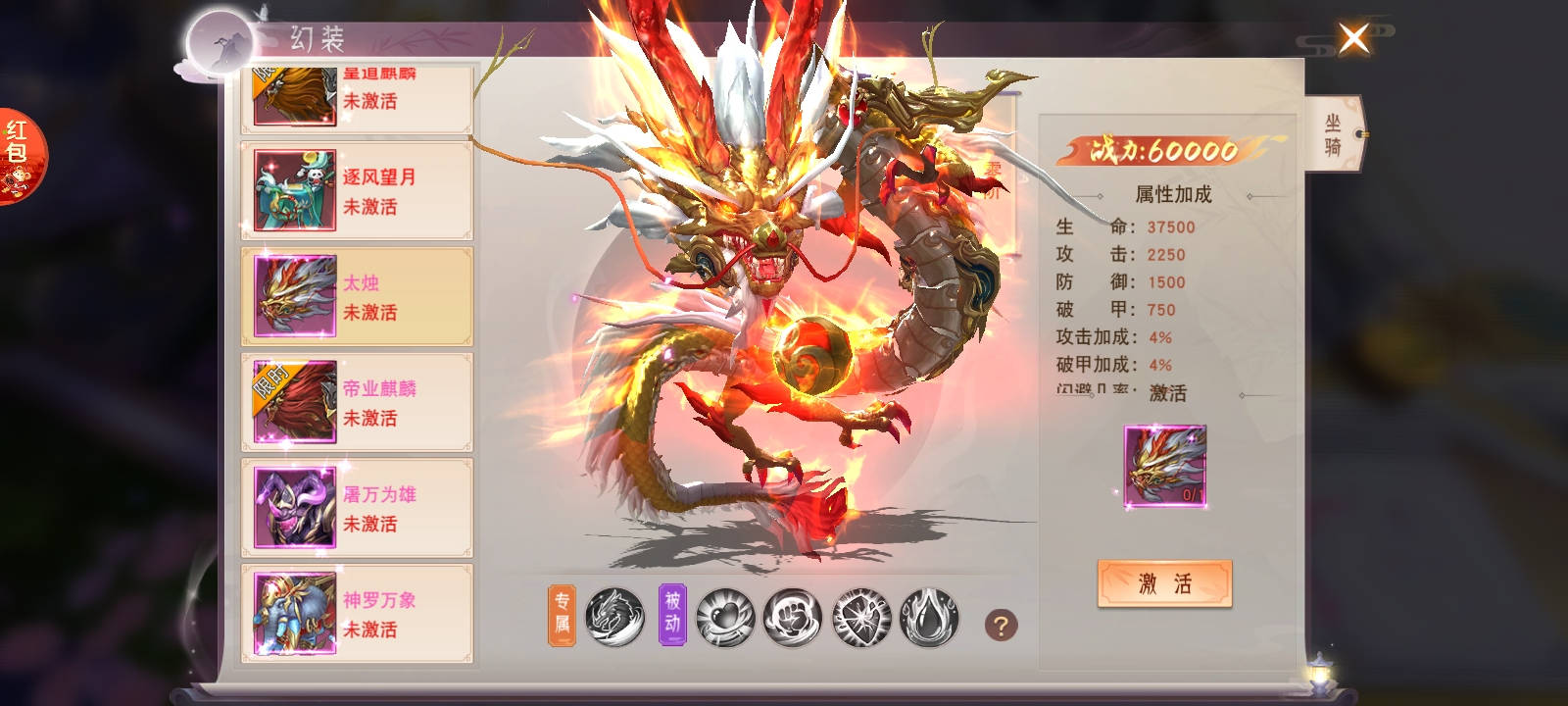
Task: Select the 逐风望月 mount entry
Action: pyautogui.click(x=358, y=191)
